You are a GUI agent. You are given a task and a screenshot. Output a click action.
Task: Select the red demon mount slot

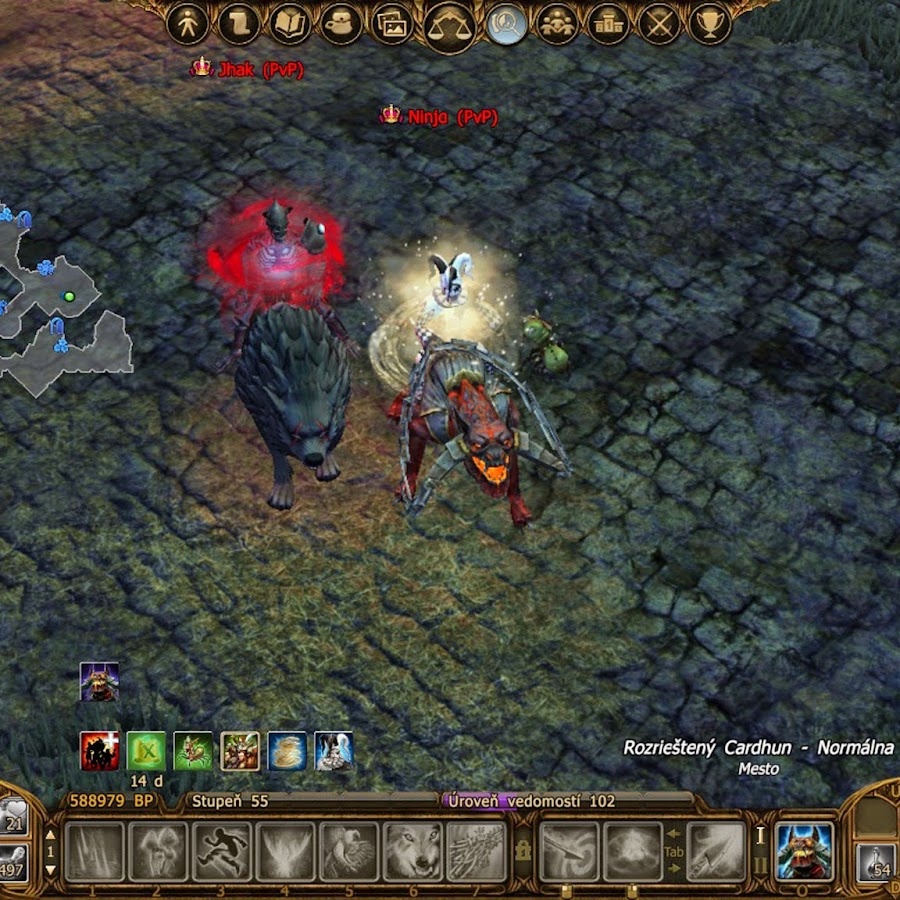pyautogui.click(x=805, y=851)
